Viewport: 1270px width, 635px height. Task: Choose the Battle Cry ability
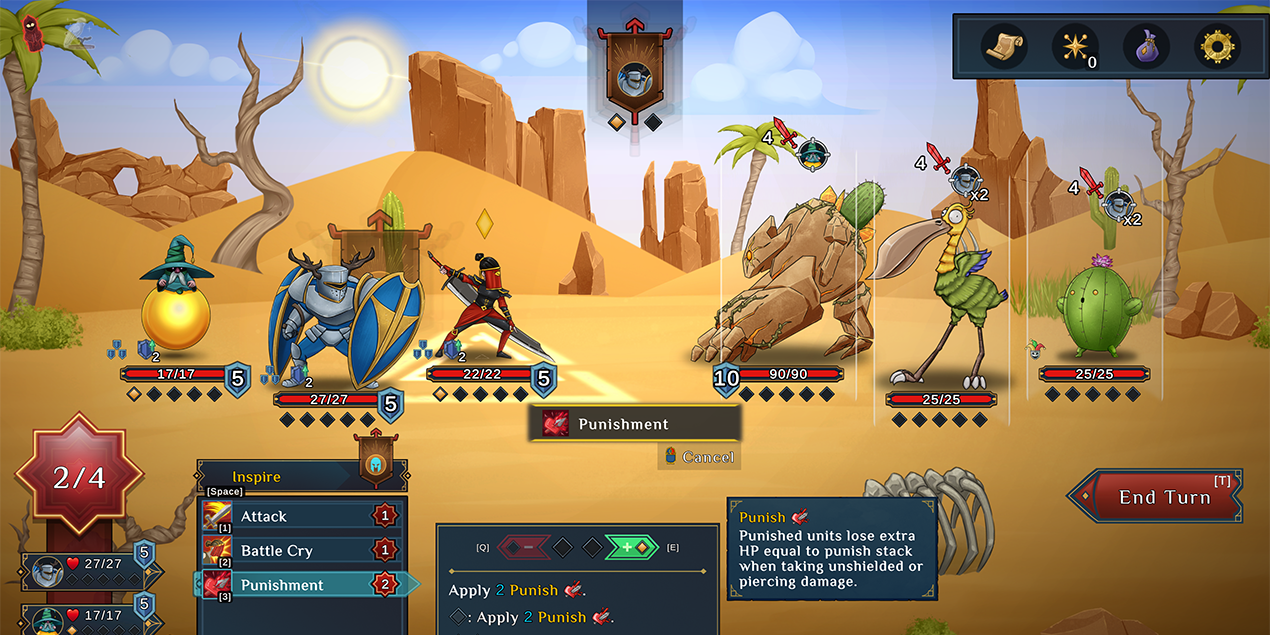[300, 551]
